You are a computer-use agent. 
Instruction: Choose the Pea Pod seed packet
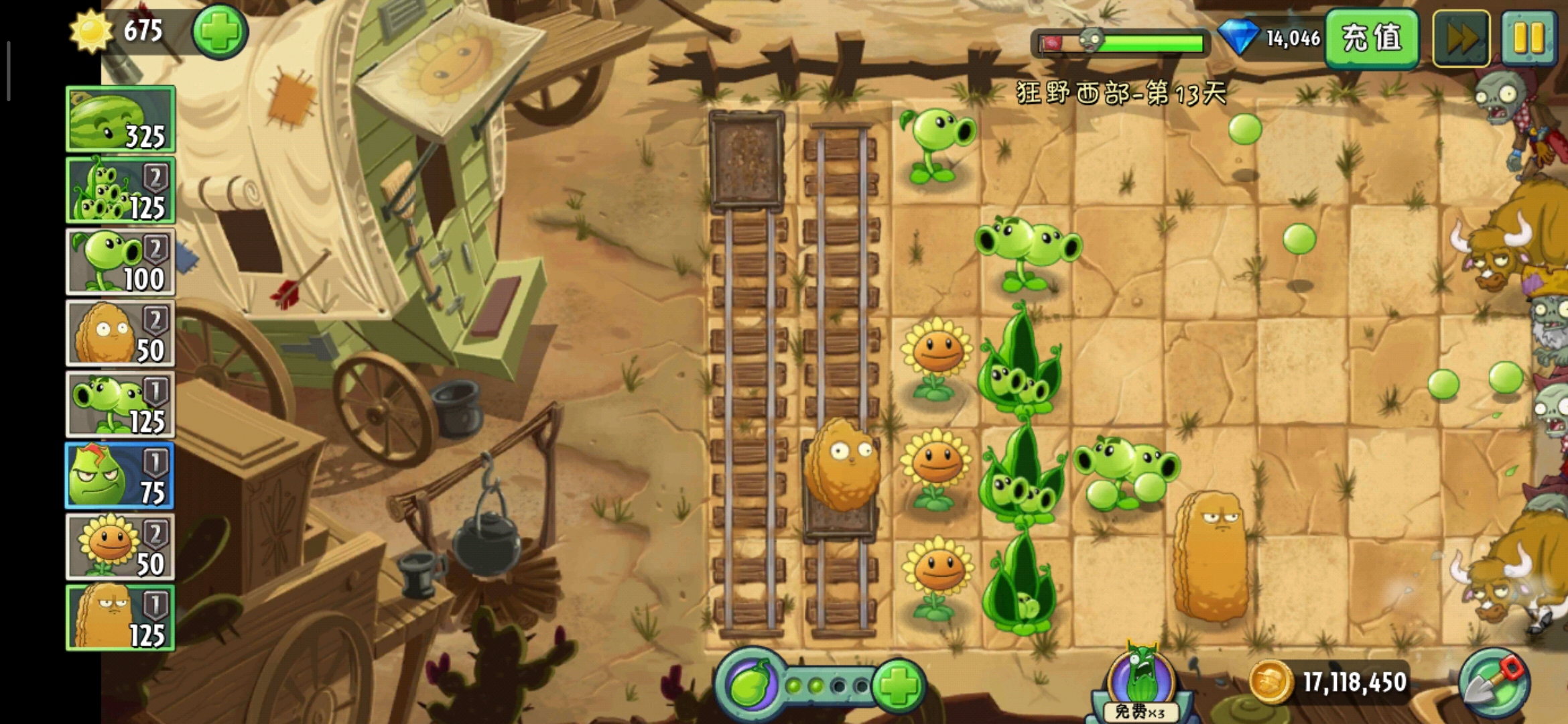(x=121, y=190)
